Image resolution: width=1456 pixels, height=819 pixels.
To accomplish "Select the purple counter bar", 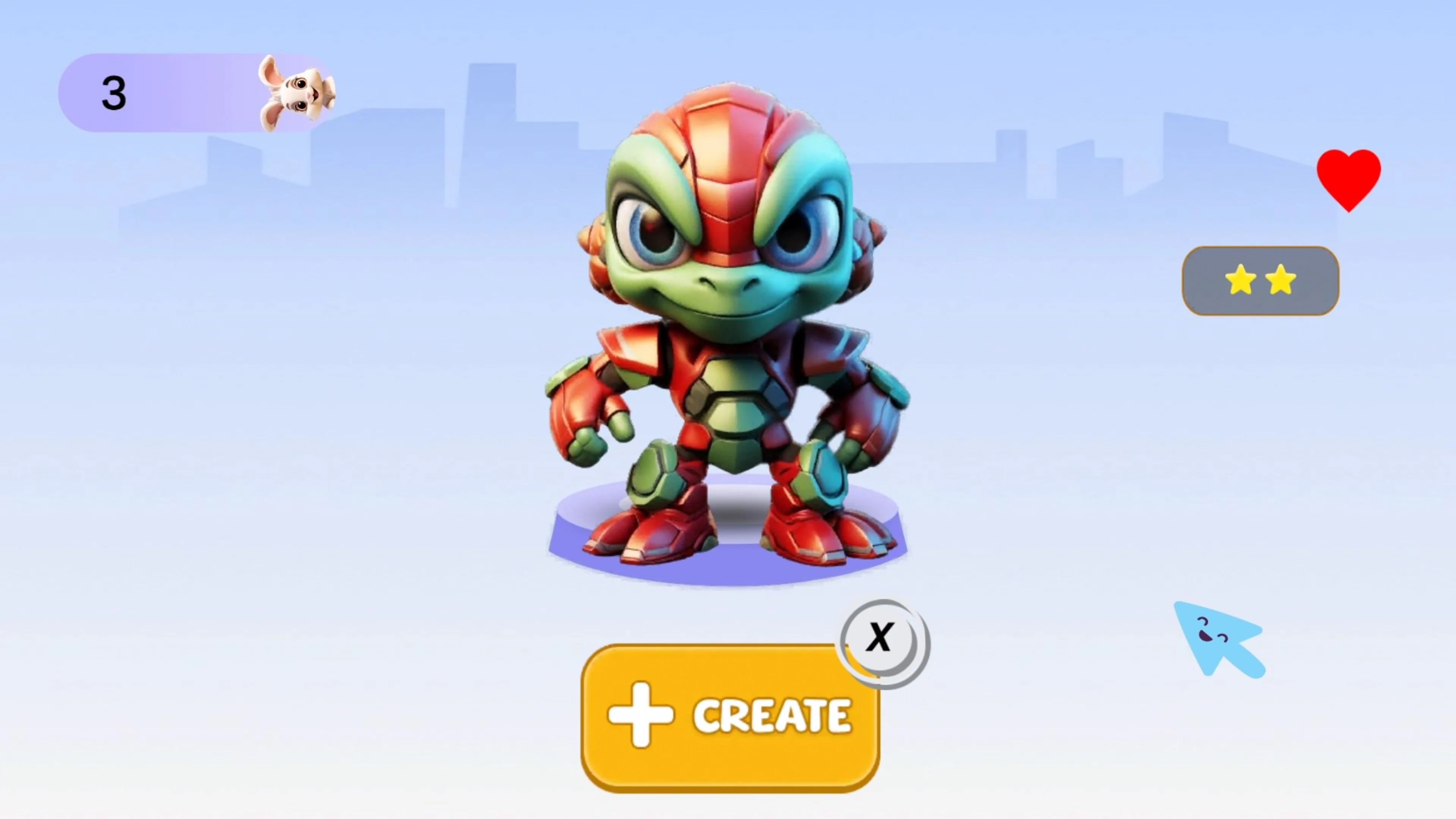I will click(169, 93).
